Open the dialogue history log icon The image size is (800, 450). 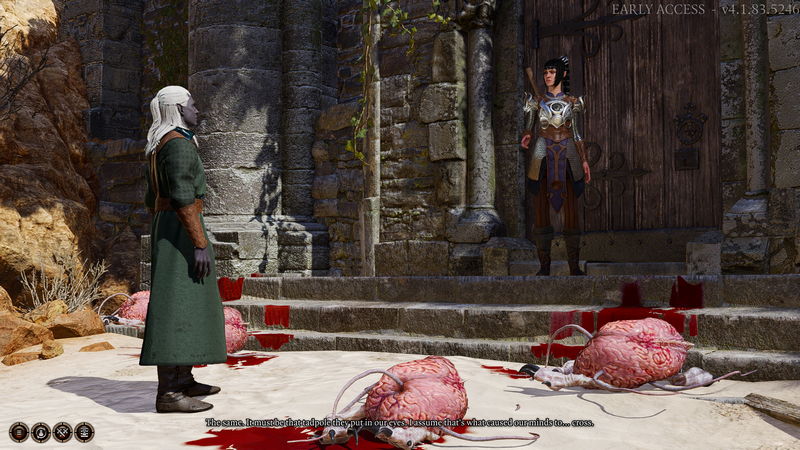pyautogui.click(x=19, y=432)
